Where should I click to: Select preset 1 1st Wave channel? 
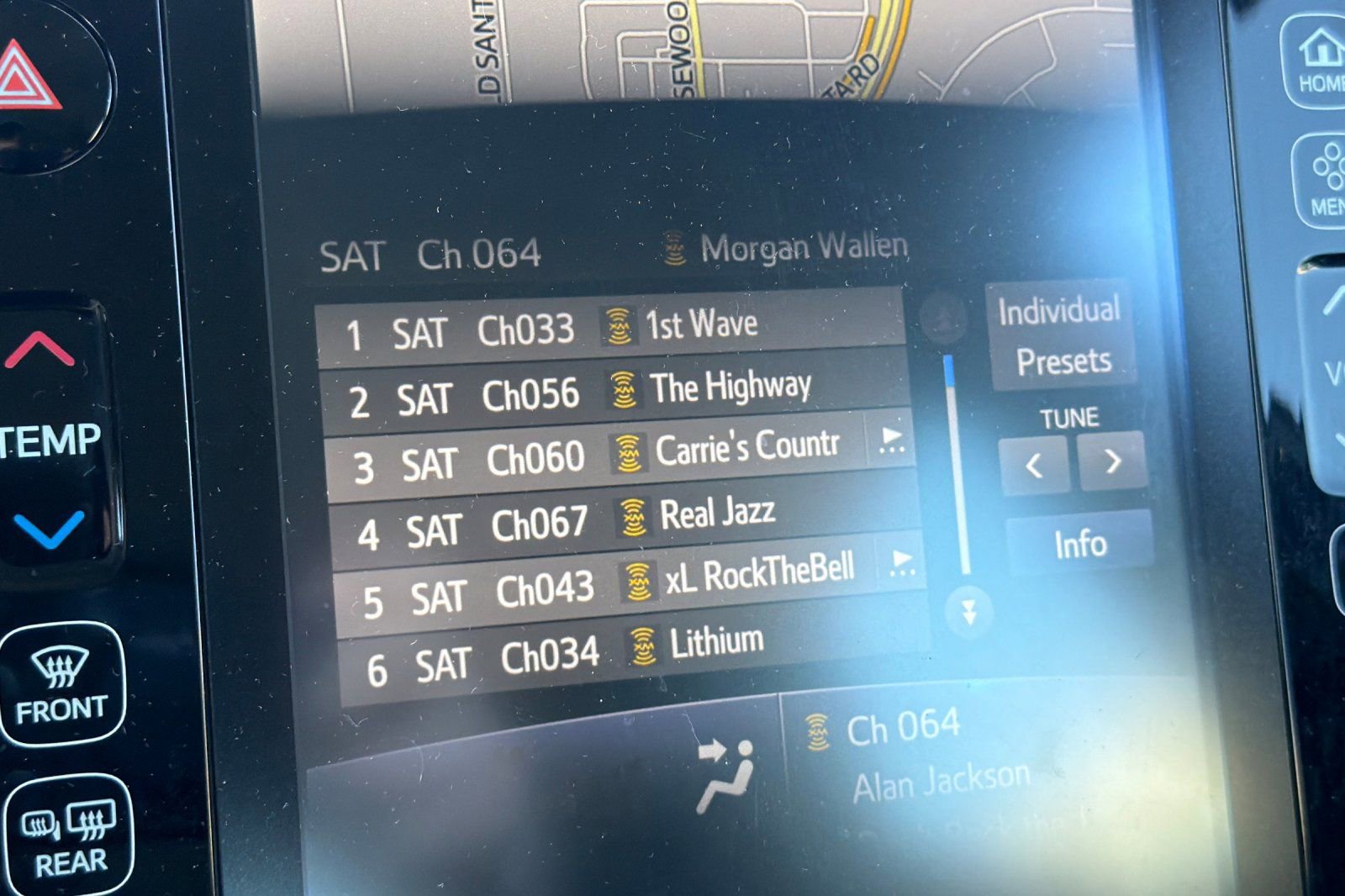coord(609,328)
